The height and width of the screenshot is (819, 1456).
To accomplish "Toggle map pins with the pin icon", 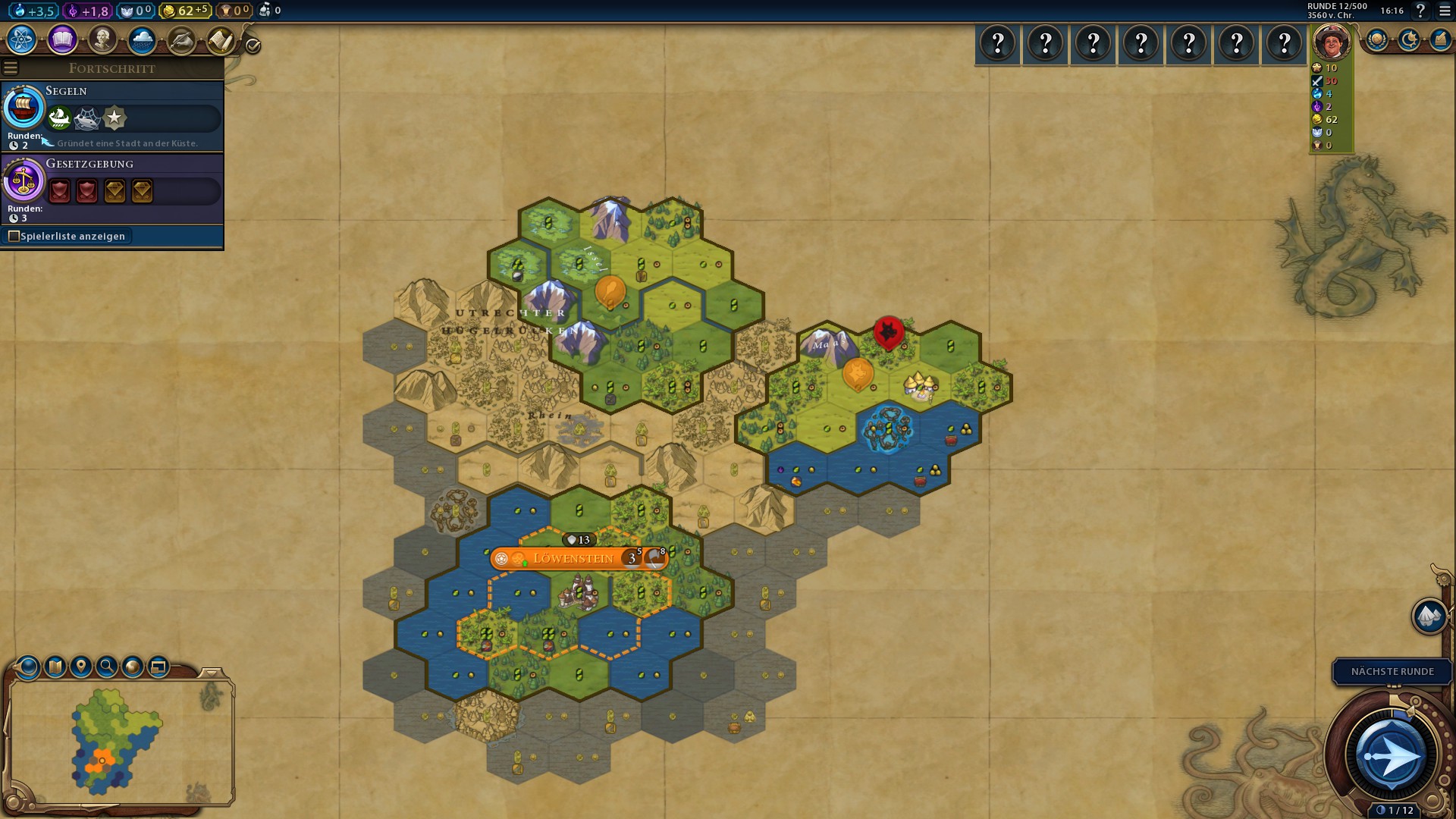I will tap(81, 667).
